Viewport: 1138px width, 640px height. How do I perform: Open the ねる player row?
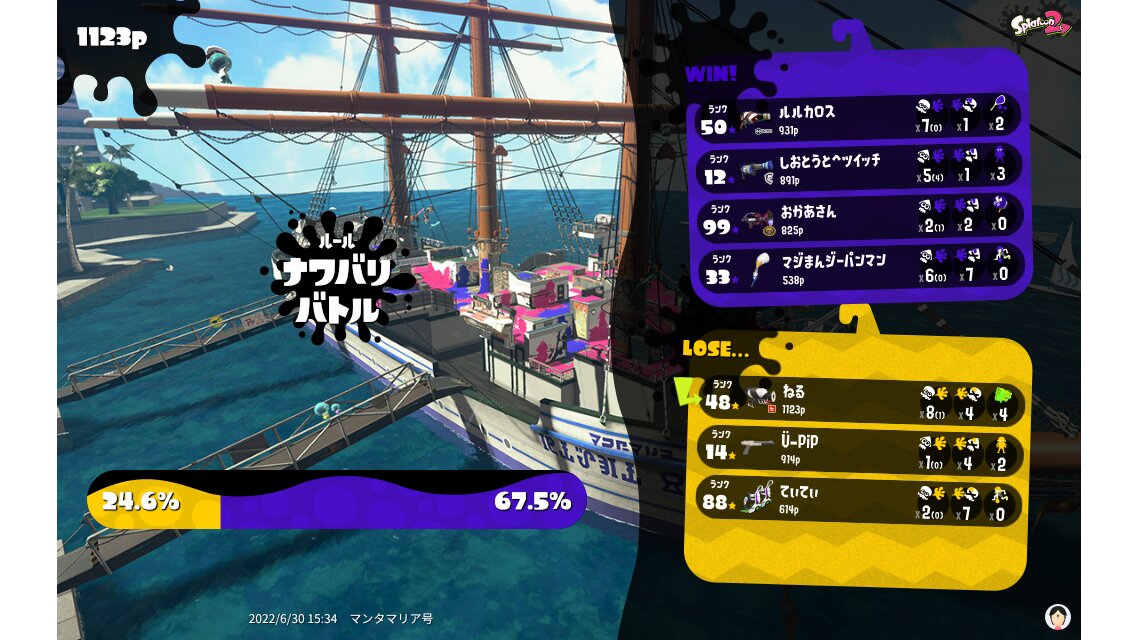(x=860, y=401)
